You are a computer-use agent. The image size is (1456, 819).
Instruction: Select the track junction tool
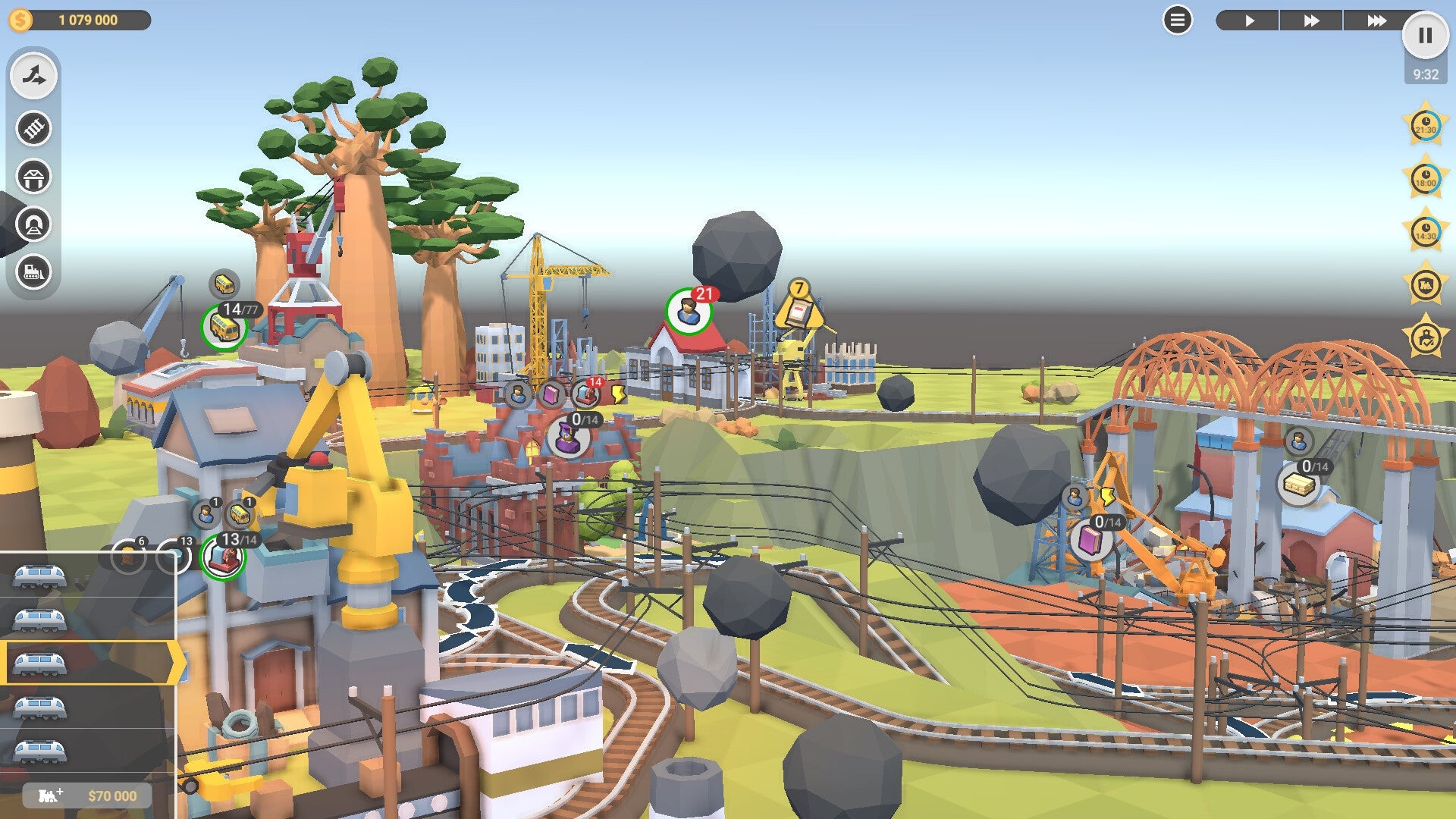click(x=32, y=75)
